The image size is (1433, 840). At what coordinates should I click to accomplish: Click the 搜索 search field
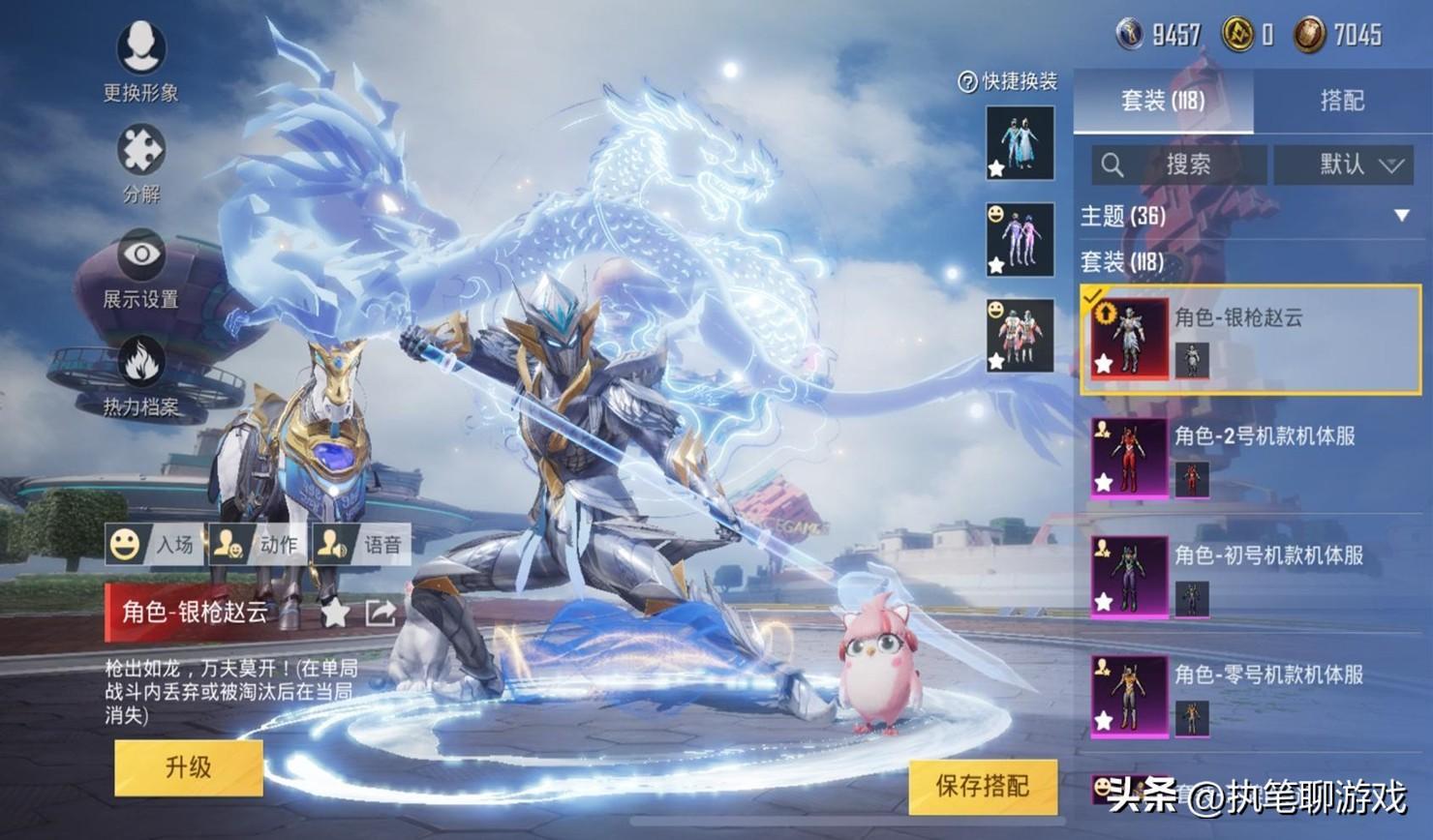[1179, 165]
